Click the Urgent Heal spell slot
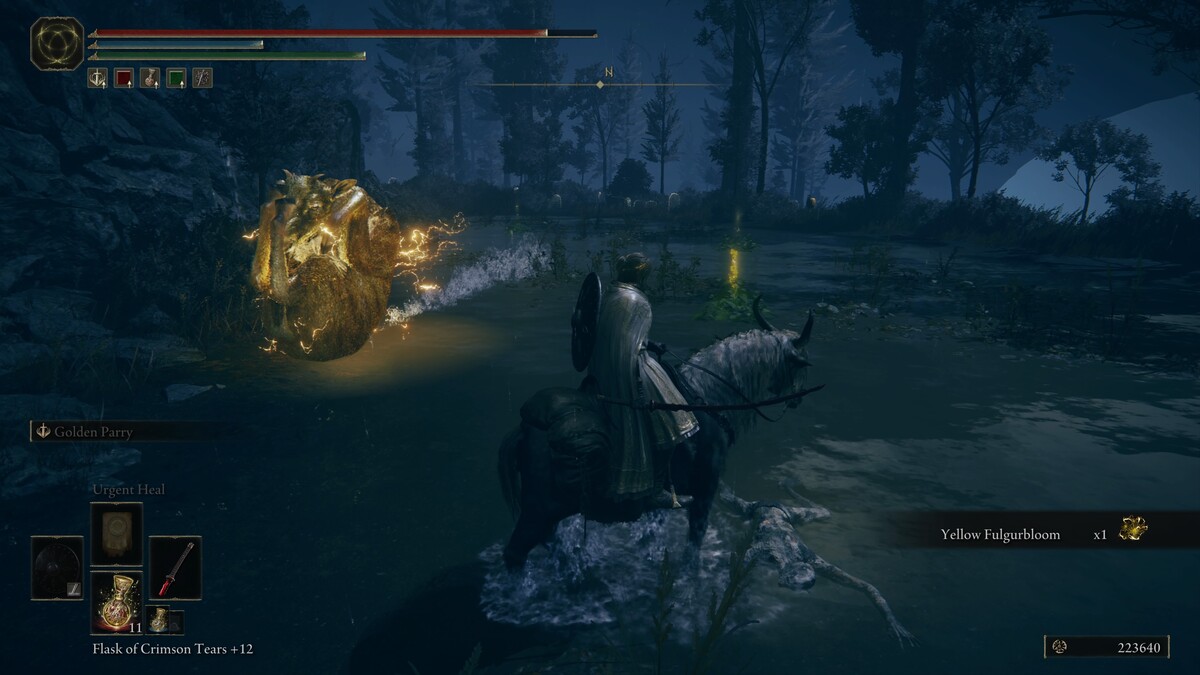1200x675 pixels. tap(116, 534)
